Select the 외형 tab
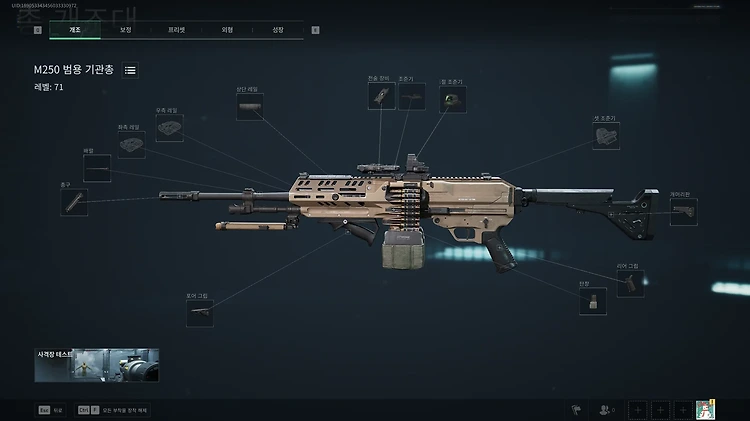750x421 pixels. point(227,30)
